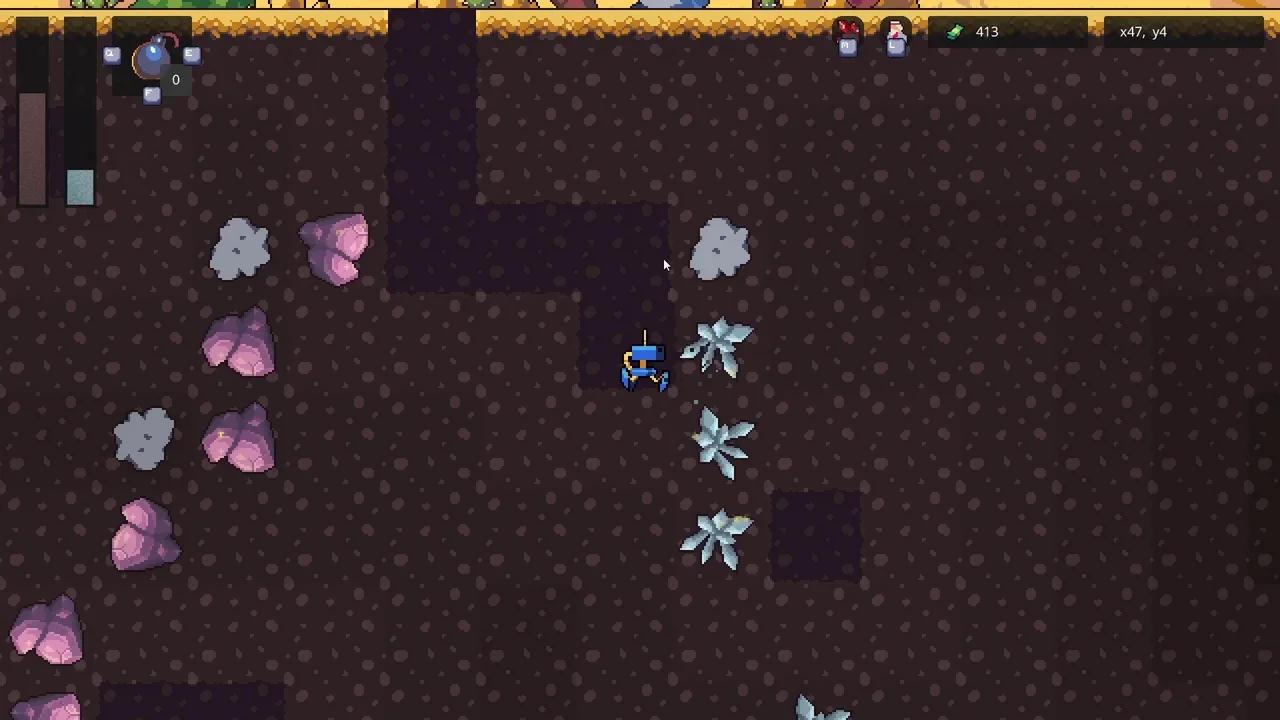The image size is (1280, 720).
Task: Click the flask icon with L keybind
Action: click(896, 30)
